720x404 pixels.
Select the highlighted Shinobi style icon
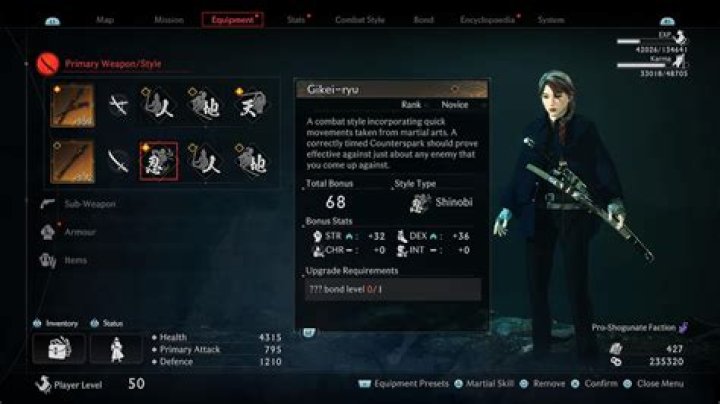(x=159, y=161)
